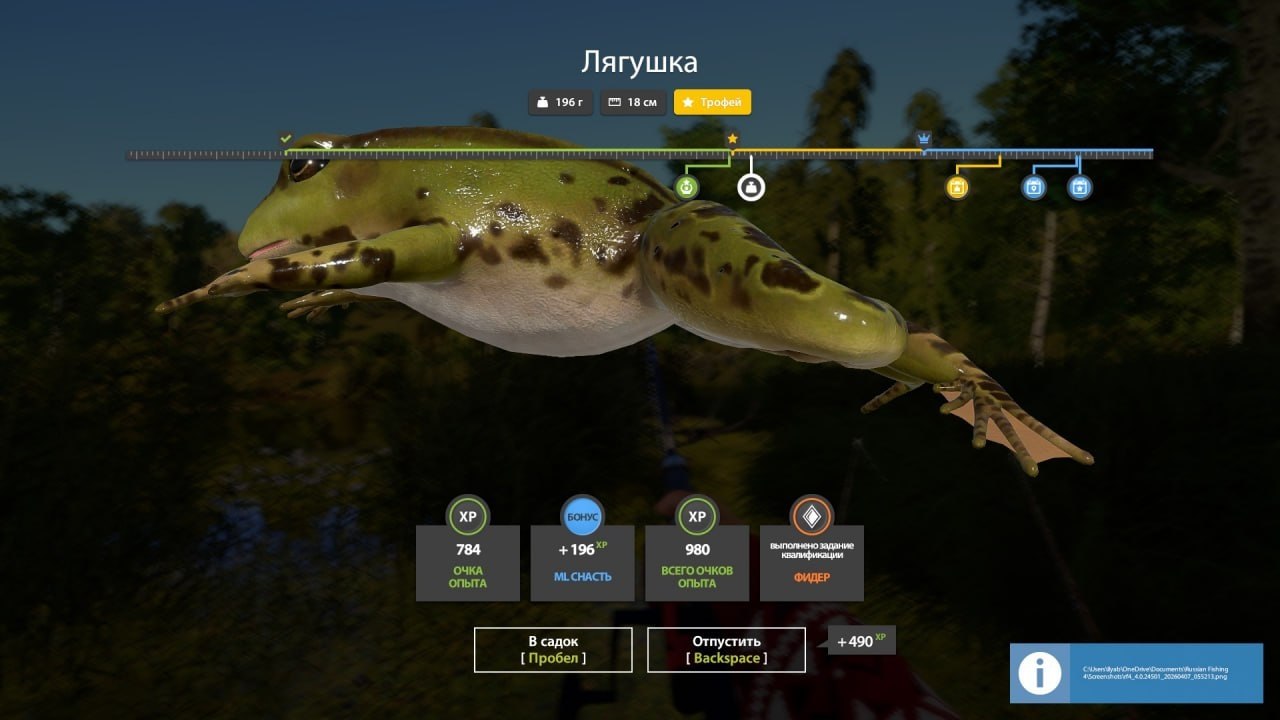This screenshot has height=720, width=1280.
Task: Click the blue "Бонус" XP badge
Action: [582, 516]
